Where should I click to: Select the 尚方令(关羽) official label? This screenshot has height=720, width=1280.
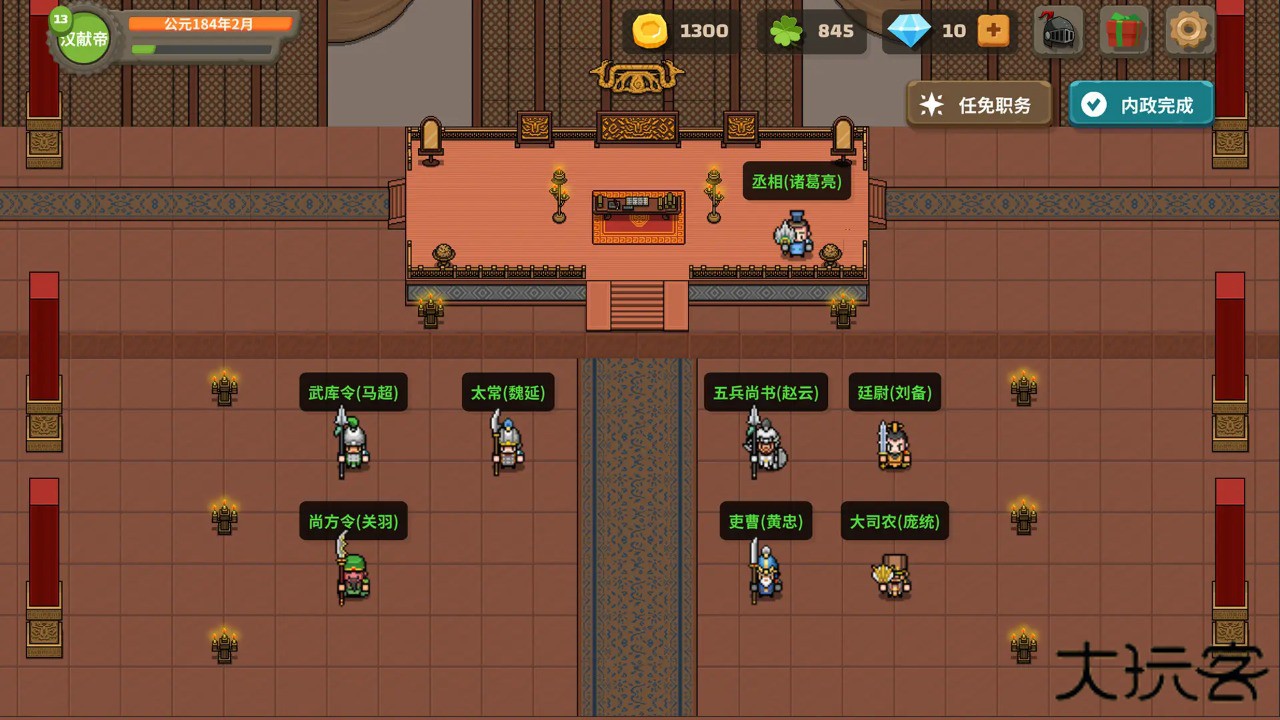coord(353,521)
